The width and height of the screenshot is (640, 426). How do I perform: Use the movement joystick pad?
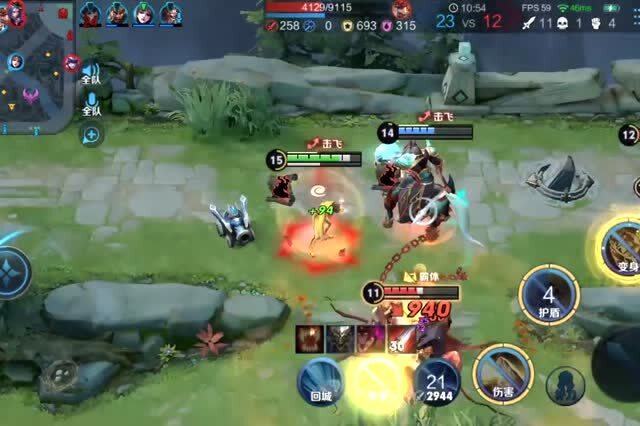pos(12,270)
